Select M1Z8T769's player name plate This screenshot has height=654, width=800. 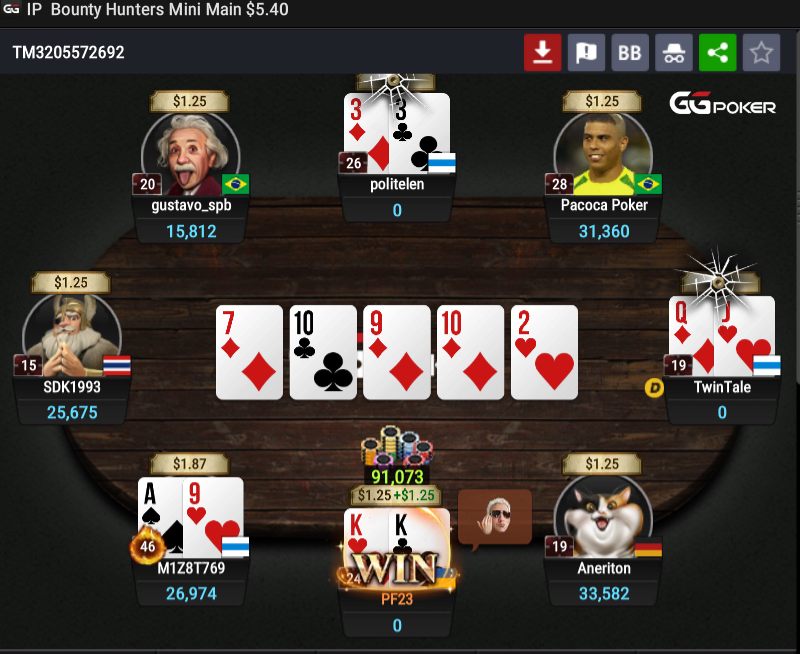[190, 569]
